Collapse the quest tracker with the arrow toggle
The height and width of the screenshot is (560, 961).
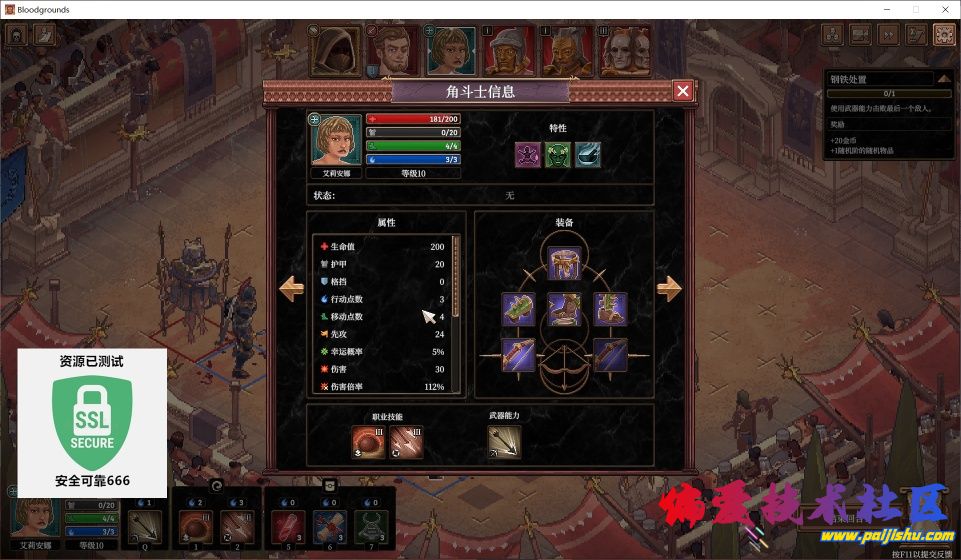pos(943,79)
